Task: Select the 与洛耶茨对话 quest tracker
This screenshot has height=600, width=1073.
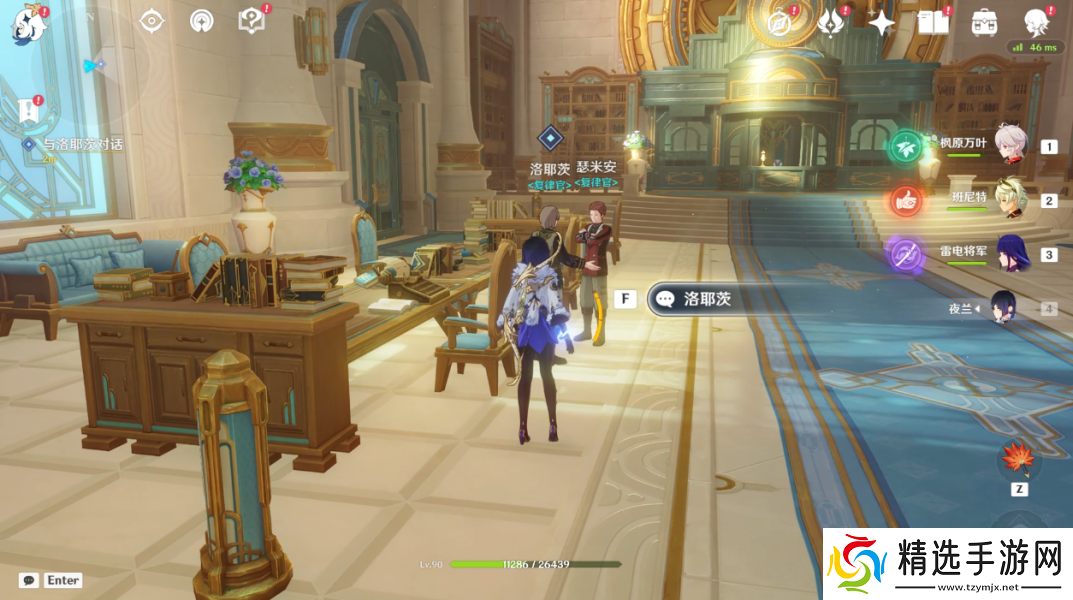Action: point(80,144)
